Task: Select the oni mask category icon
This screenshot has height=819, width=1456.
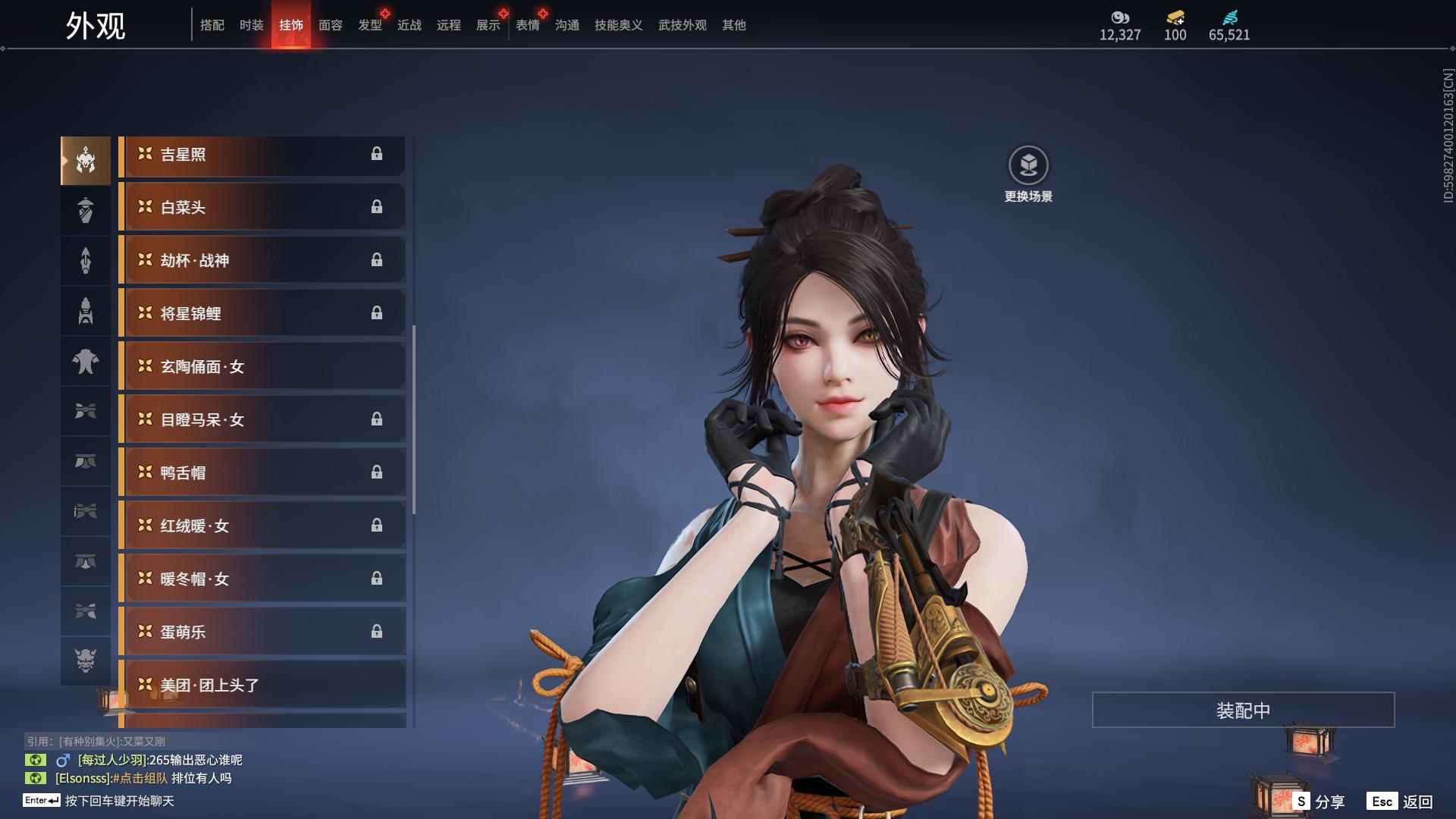Action: 86,661
